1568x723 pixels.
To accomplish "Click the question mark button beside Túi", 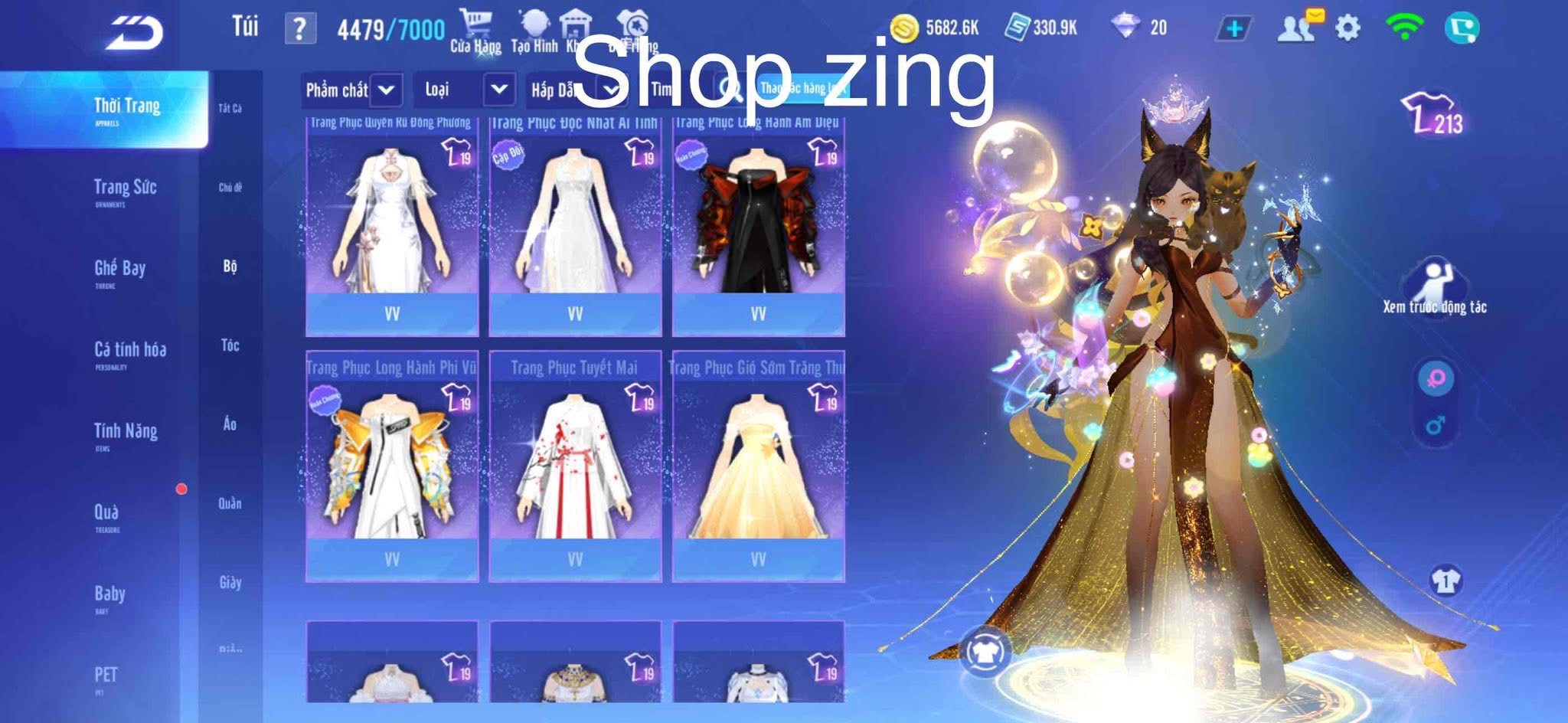I will (299, 29).
